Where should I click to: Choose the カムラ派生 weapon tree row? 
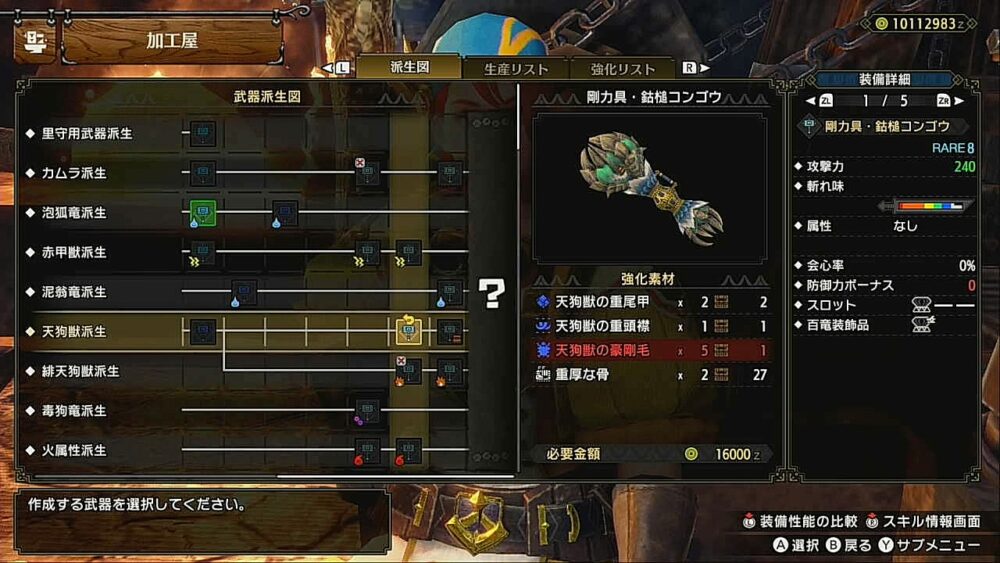74,173
